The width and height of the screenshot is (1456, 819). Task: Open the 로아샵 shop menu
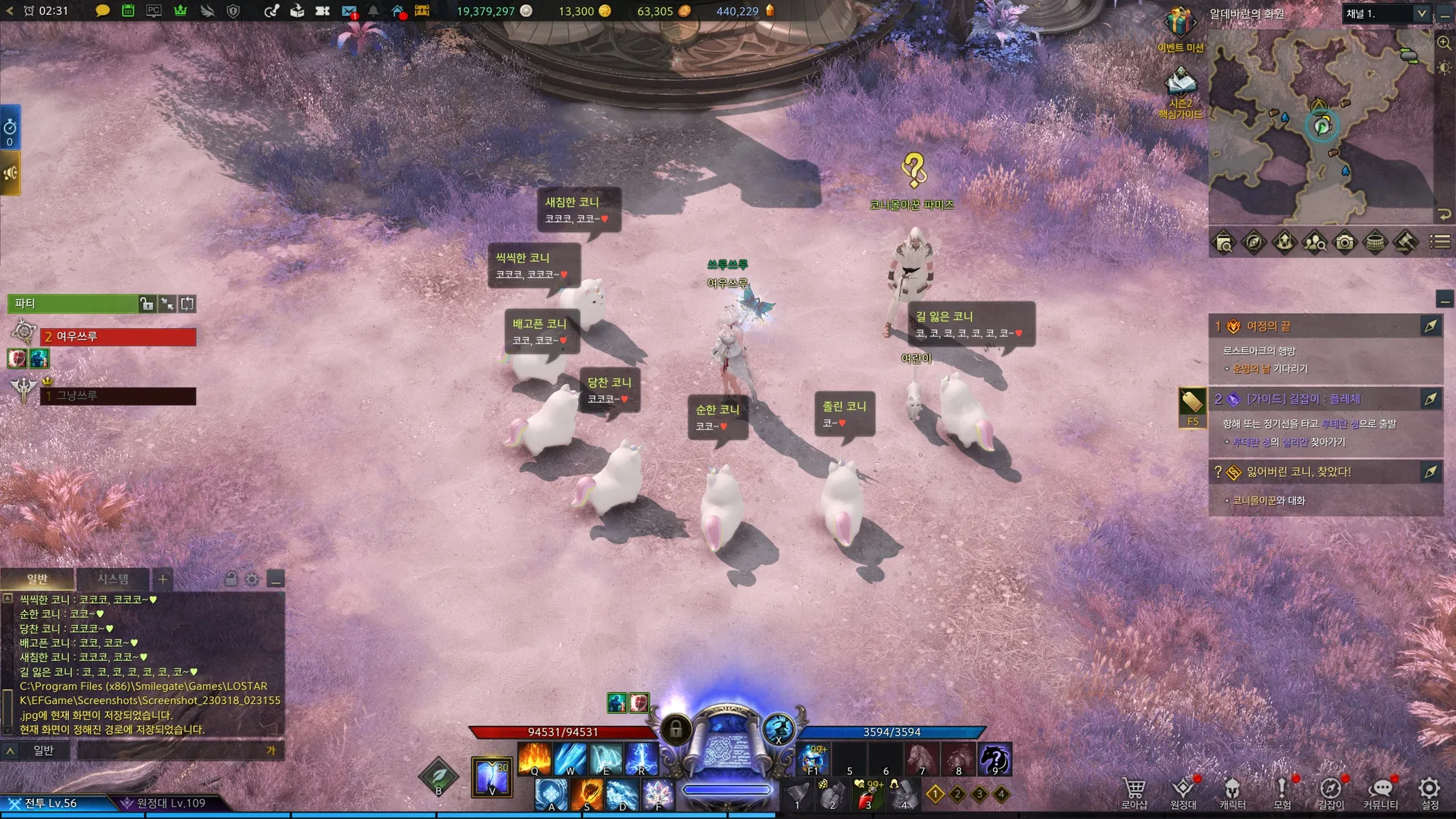pos(1134,792)
